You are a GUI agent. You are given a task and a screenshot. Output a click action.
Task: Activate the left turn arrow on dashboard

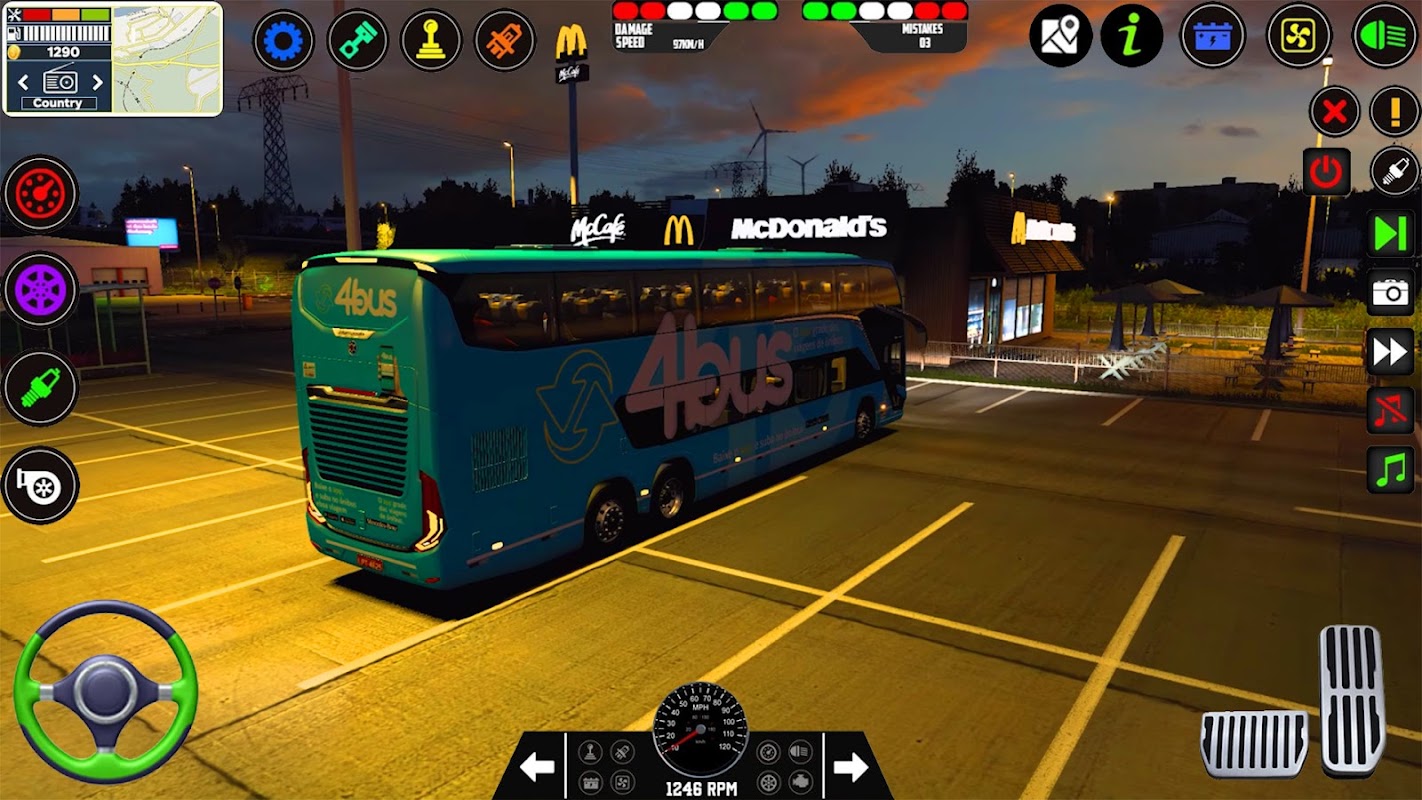pyautogui.click(x=537, y=767)
